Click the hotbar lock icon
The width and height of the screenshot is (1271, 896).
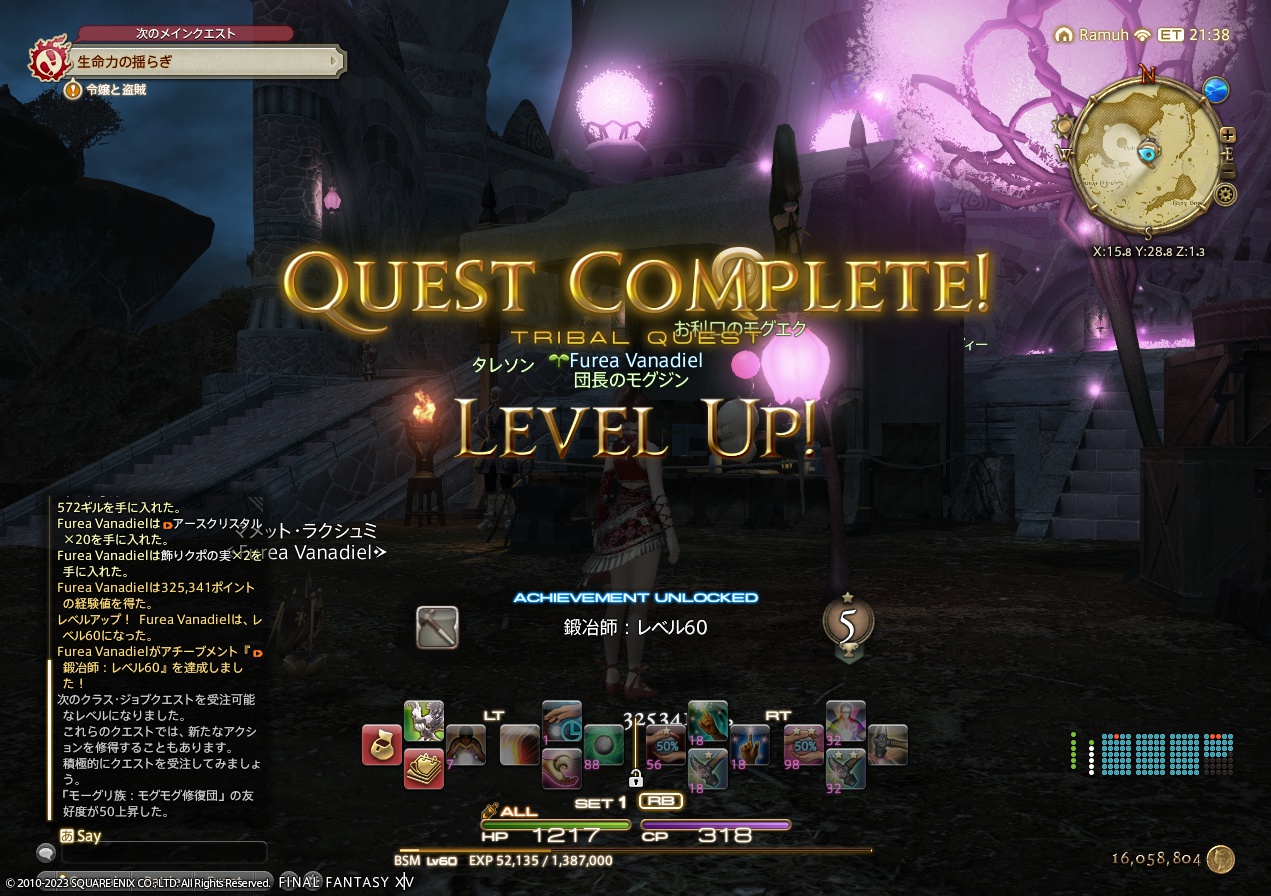[x=635, y=778]
